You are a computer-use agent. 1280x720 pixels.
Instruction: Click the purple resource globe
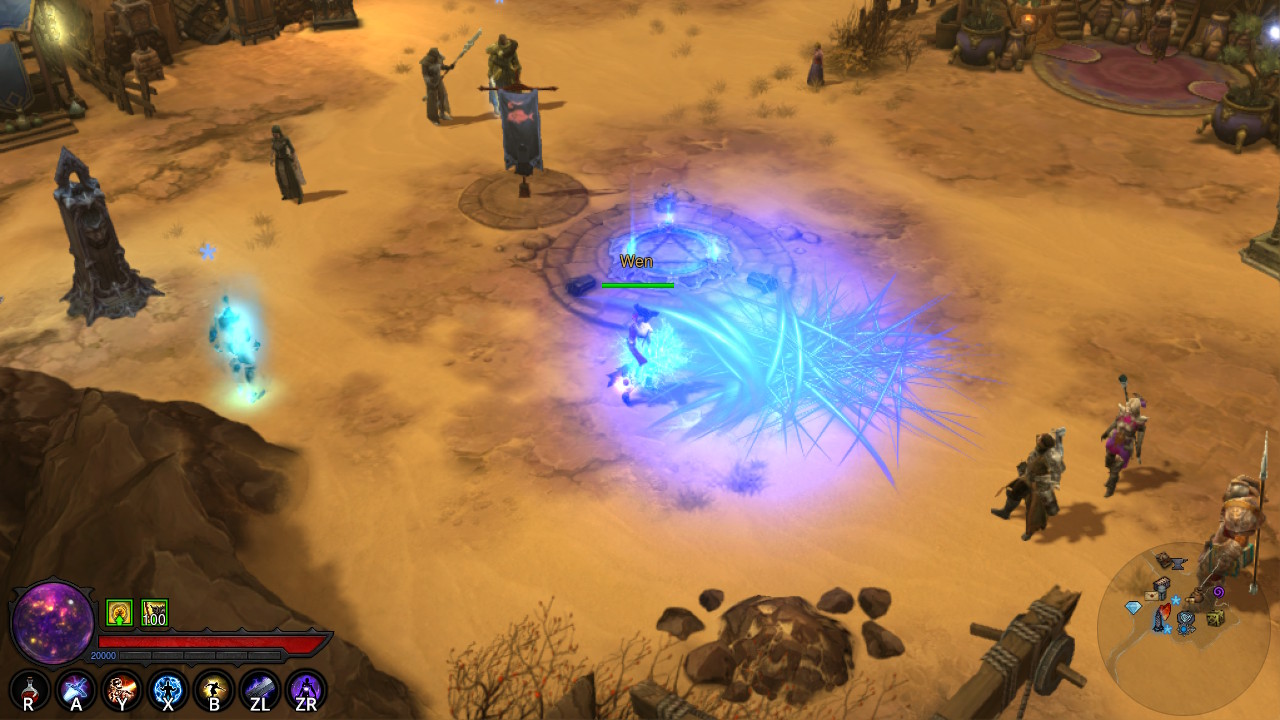click(x=52, y=622)
